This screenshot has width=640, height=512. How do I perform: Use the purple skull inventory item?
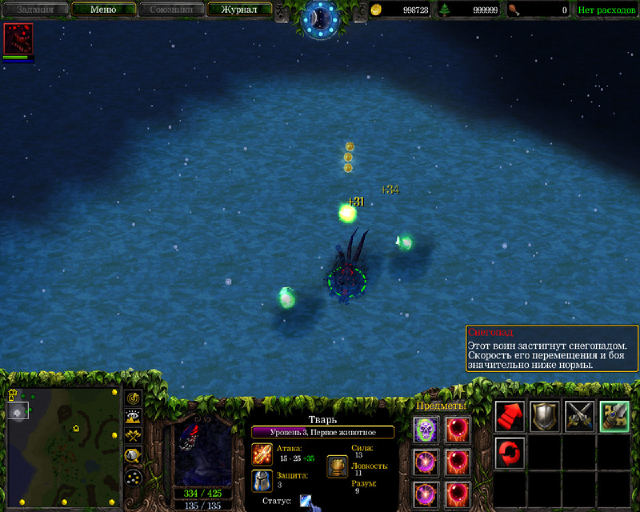click(x=425, y=429)
